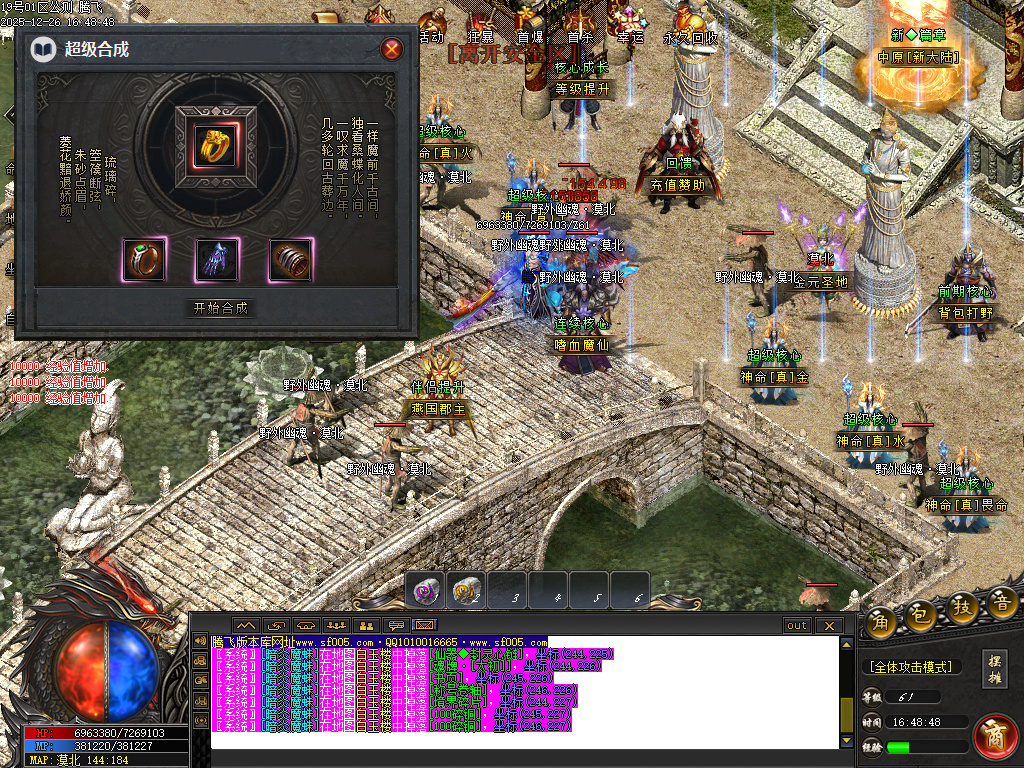Image resolution: width=1024 pixels, height=768 pixels.
Task: Use the purple scroll in hotbar slot one
Action: click(426, 590)
